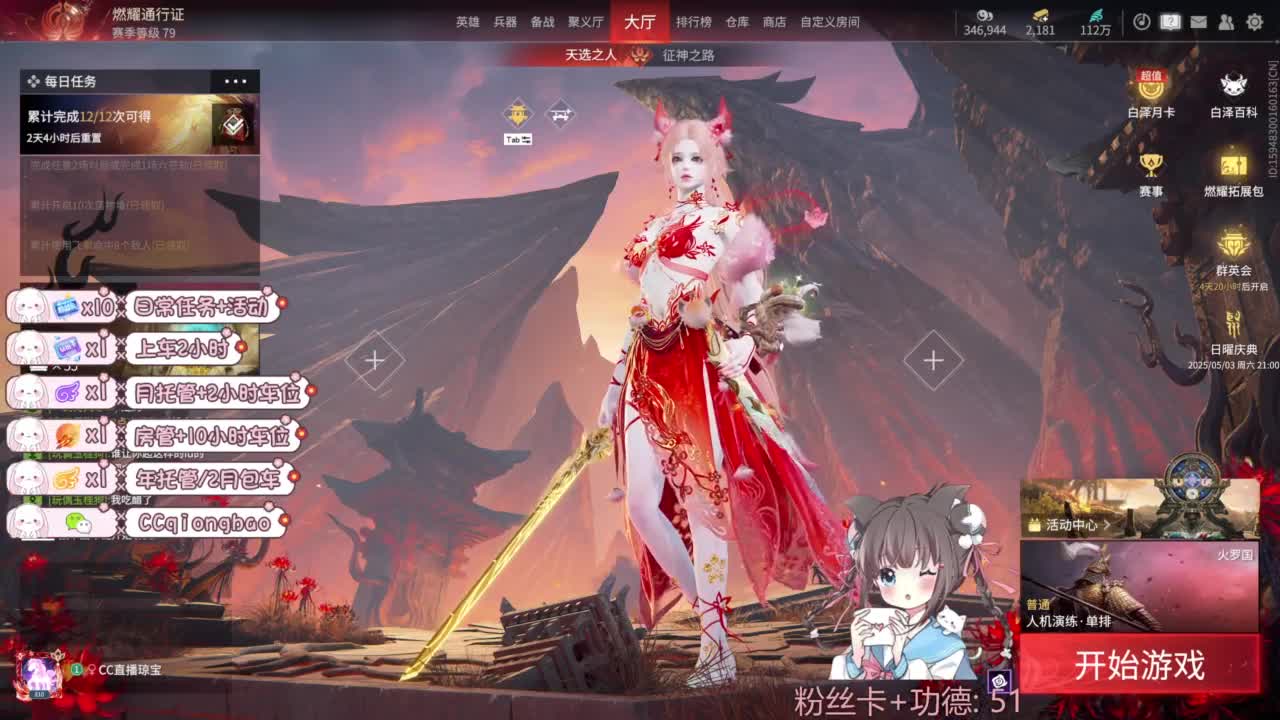Click the weapon loadout diamond icon labeled Tab
Viewport: 1280px width, 720px height.
(x=517, y=112)
